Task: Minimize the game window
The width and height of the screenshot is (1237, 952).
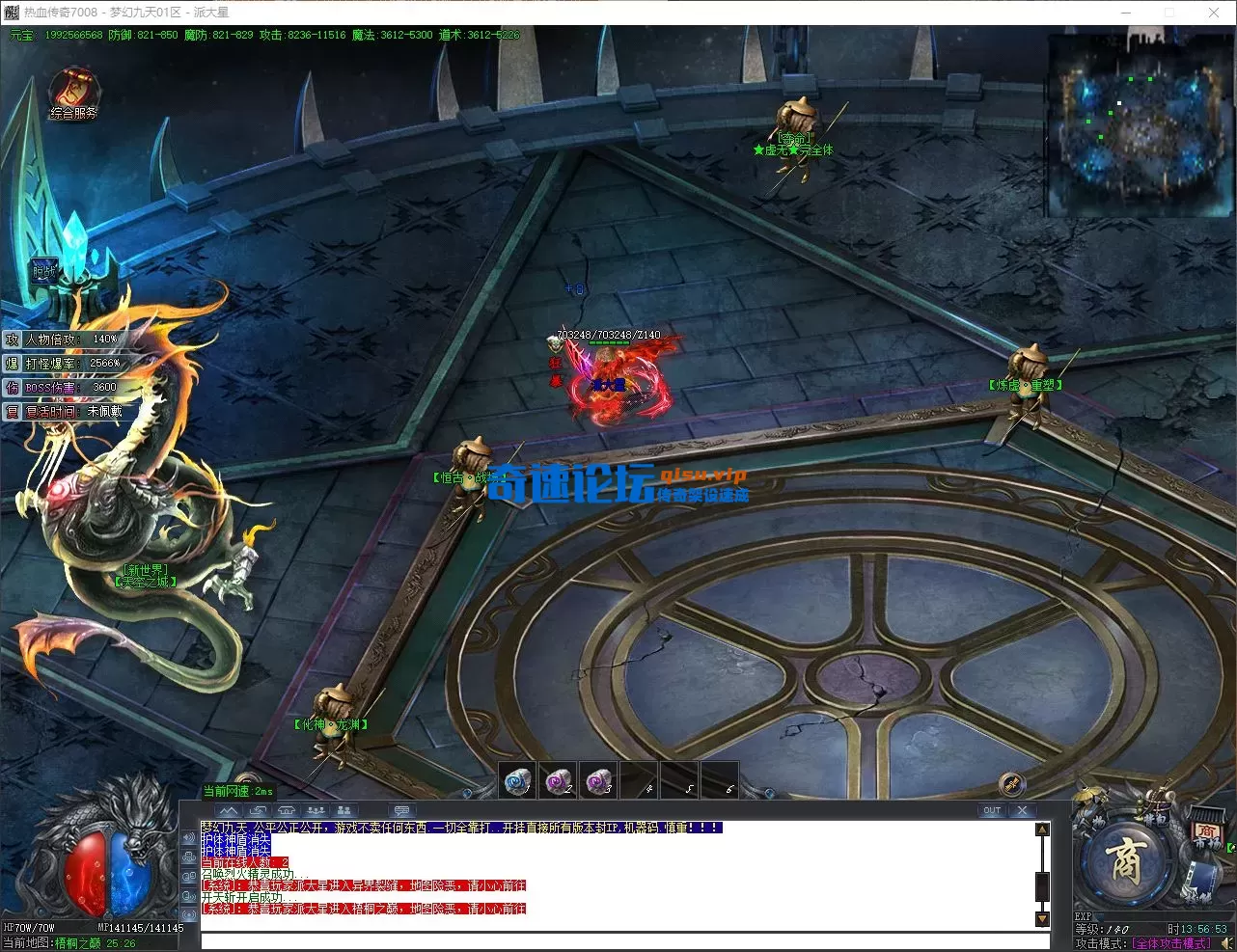Action: (x=1125, y=13)
